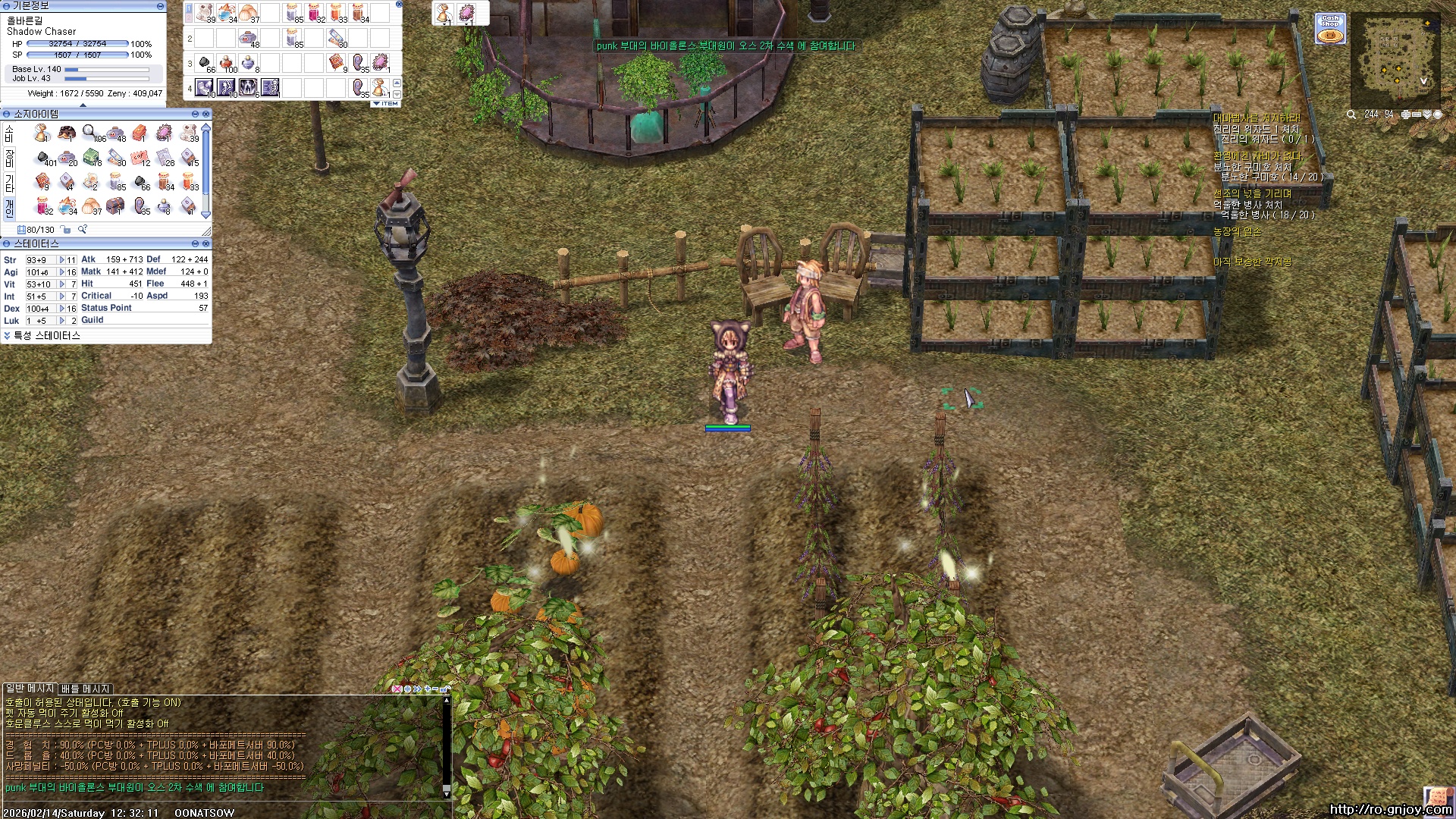Select the 소비 consumables inventory tab

(x=9, y=133)
